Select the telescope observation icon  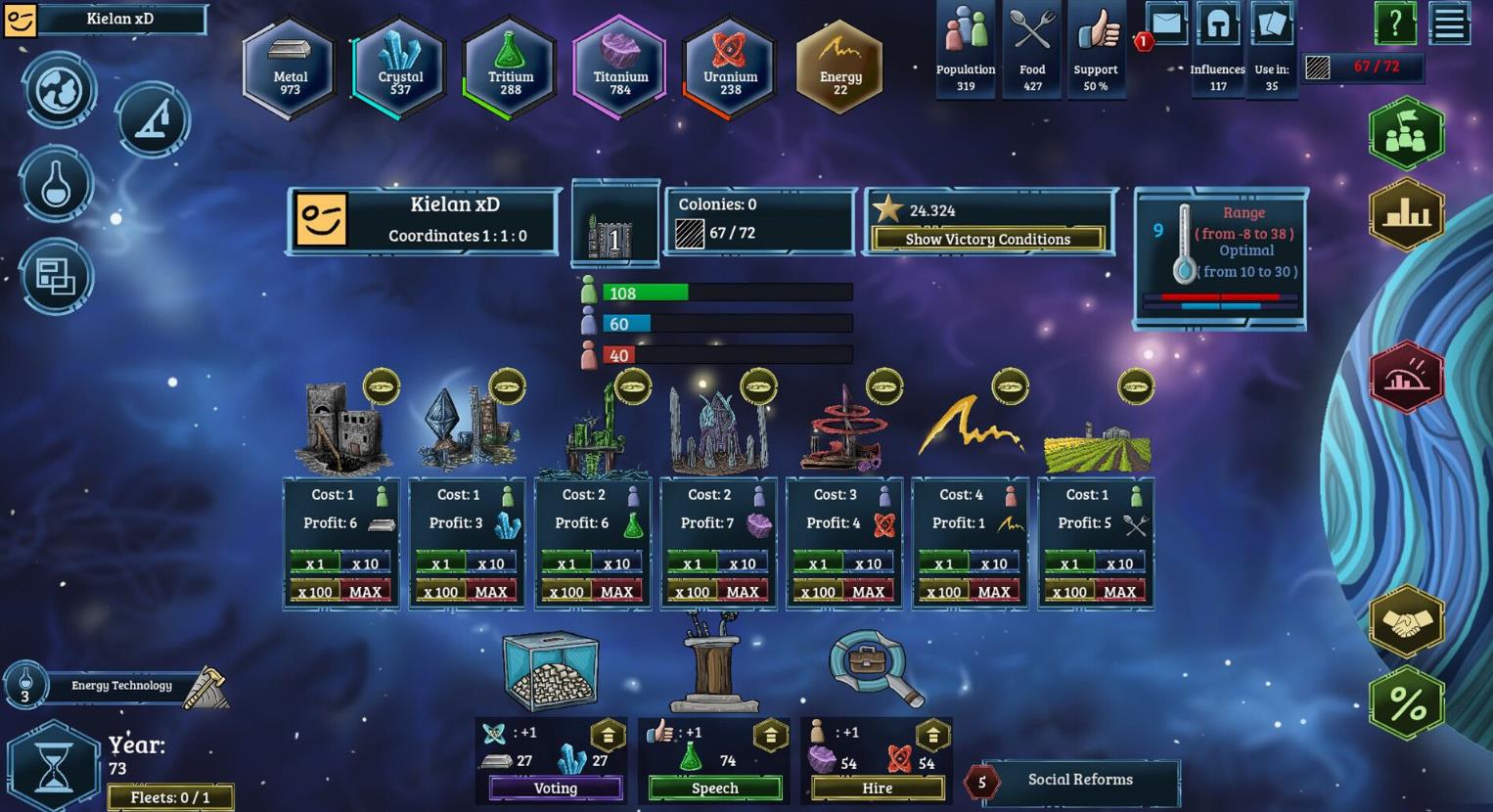pyautogui.click(x=152, y=119)
